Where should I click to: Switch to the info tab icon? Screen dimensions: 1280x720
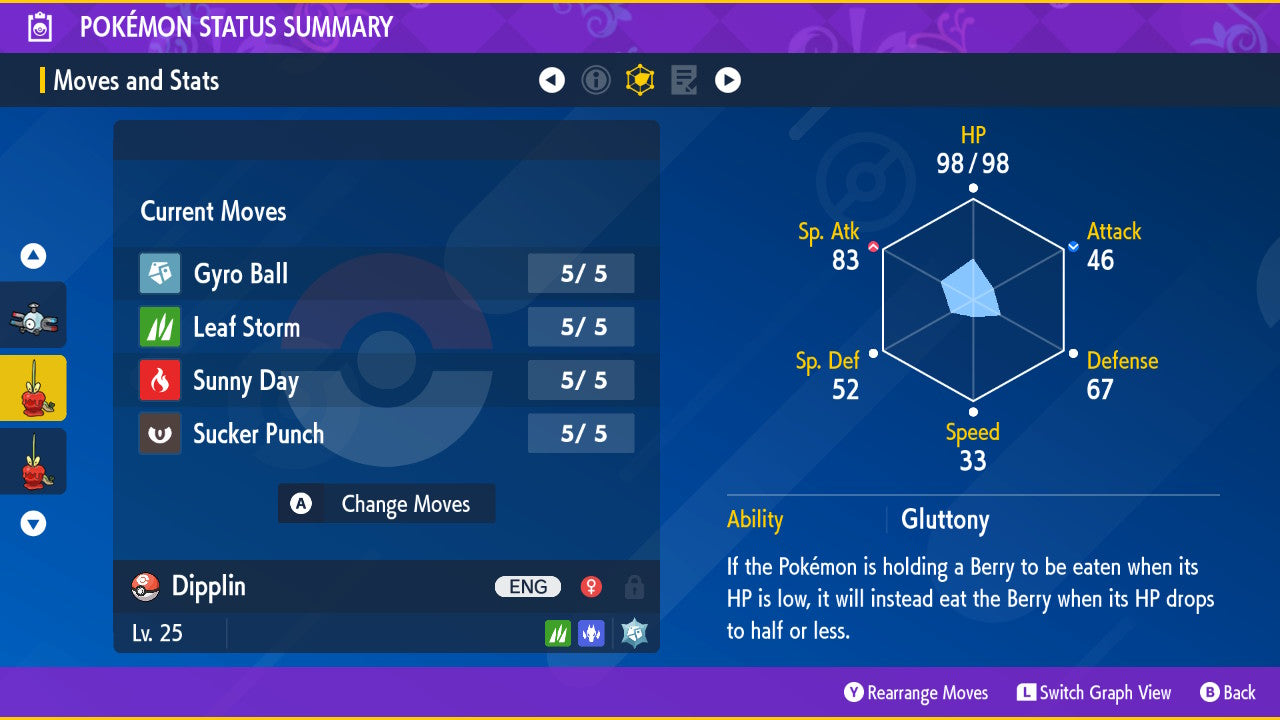[596, 80]
